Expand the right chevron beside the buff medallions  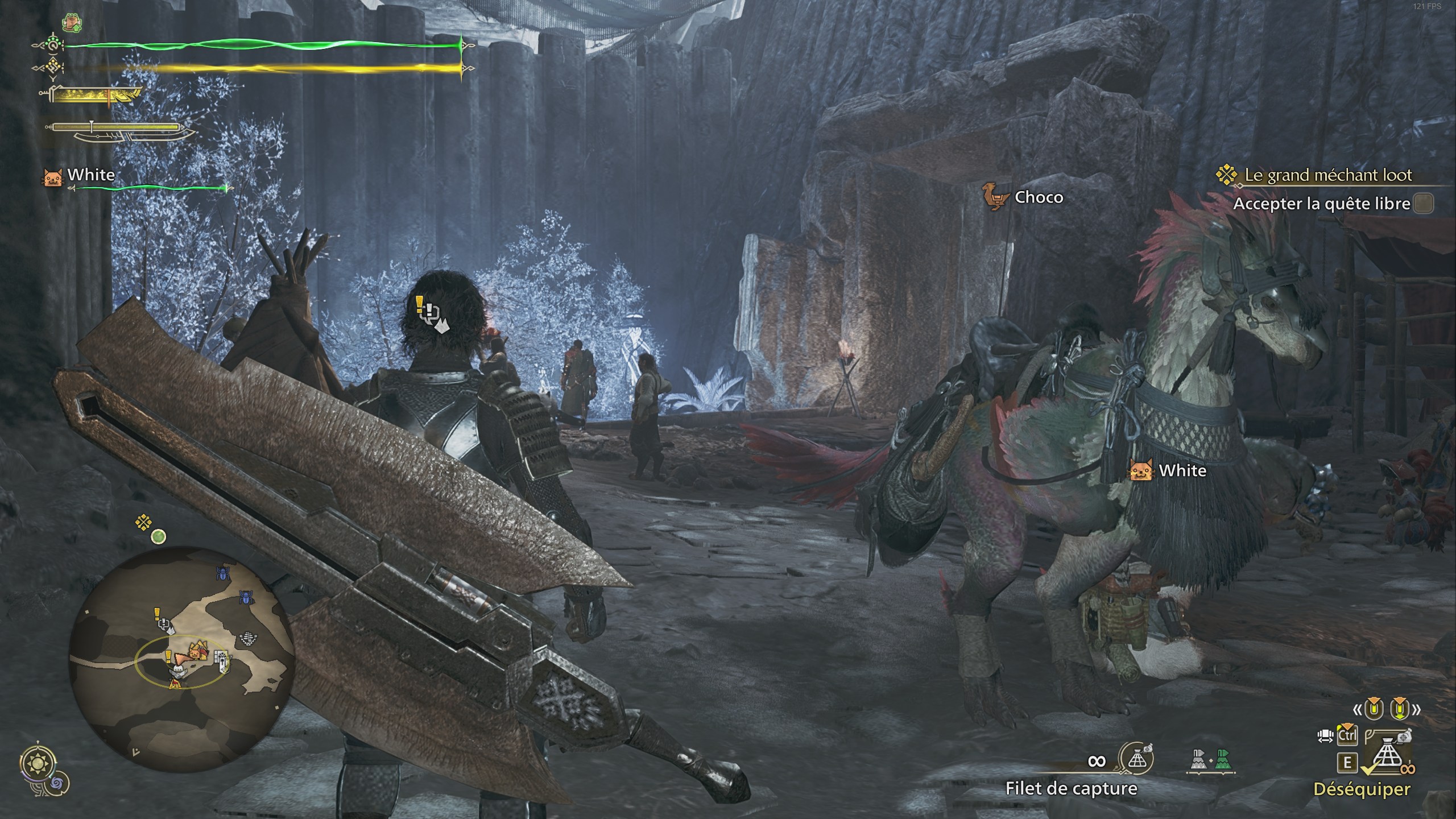click(1417, 709)
